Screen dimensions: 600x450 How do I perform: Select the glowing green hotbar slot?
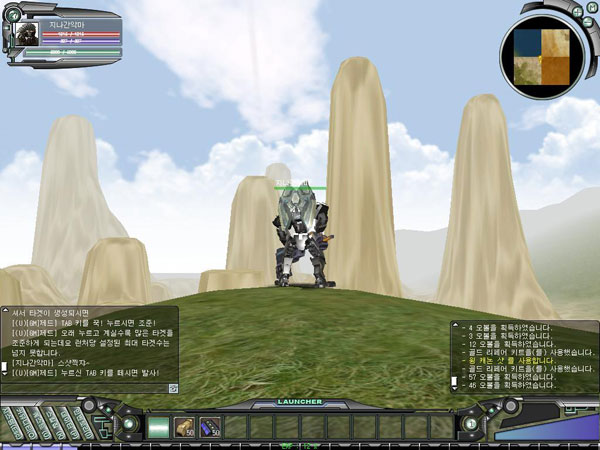tap(160, 426)
